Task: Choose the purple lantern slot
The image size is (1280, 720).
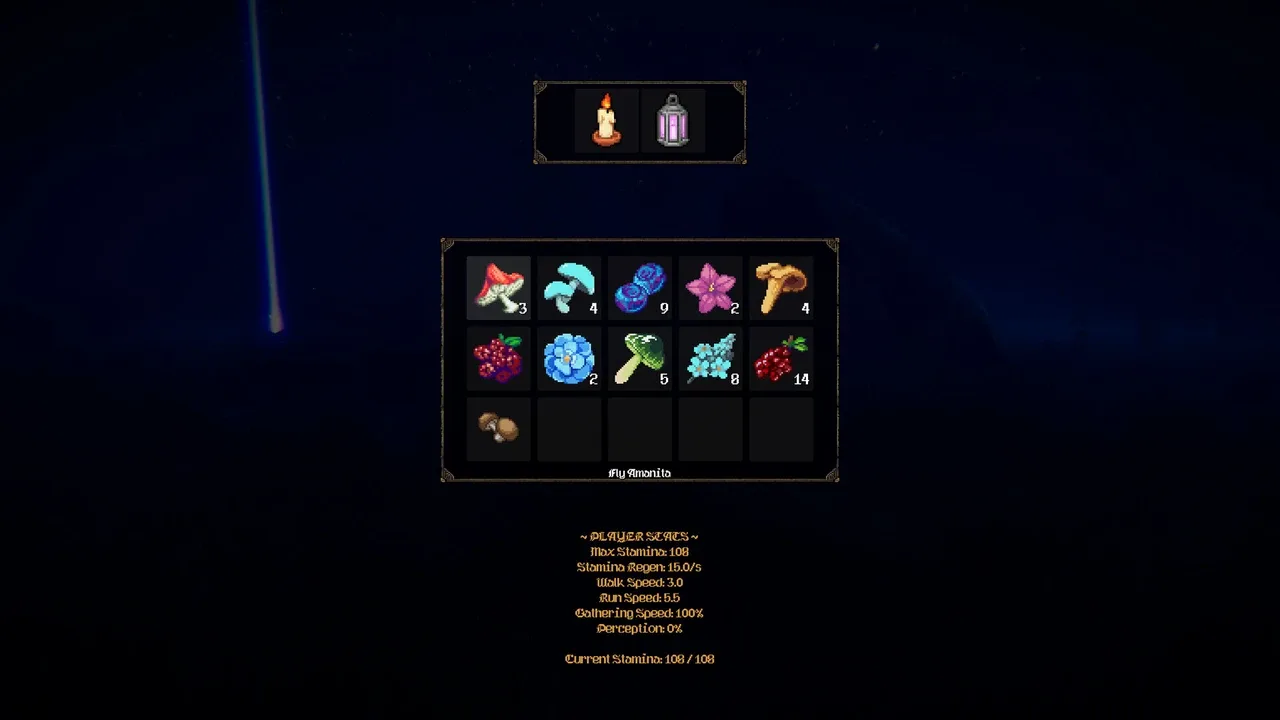Action: [673, 121]
